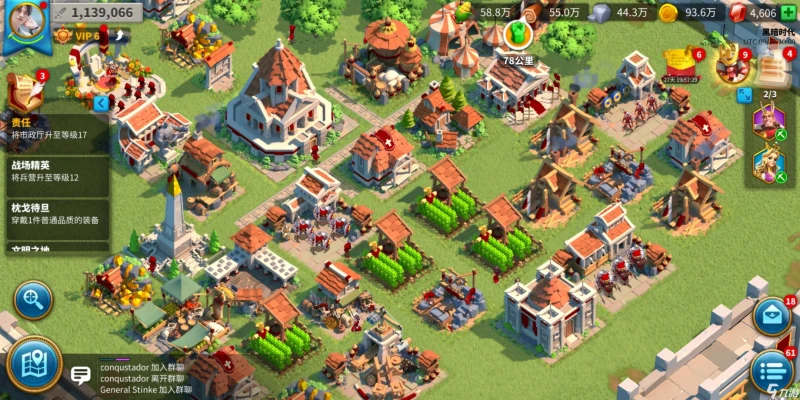Tap the magnifying glass search button

(x=33, y=299)
